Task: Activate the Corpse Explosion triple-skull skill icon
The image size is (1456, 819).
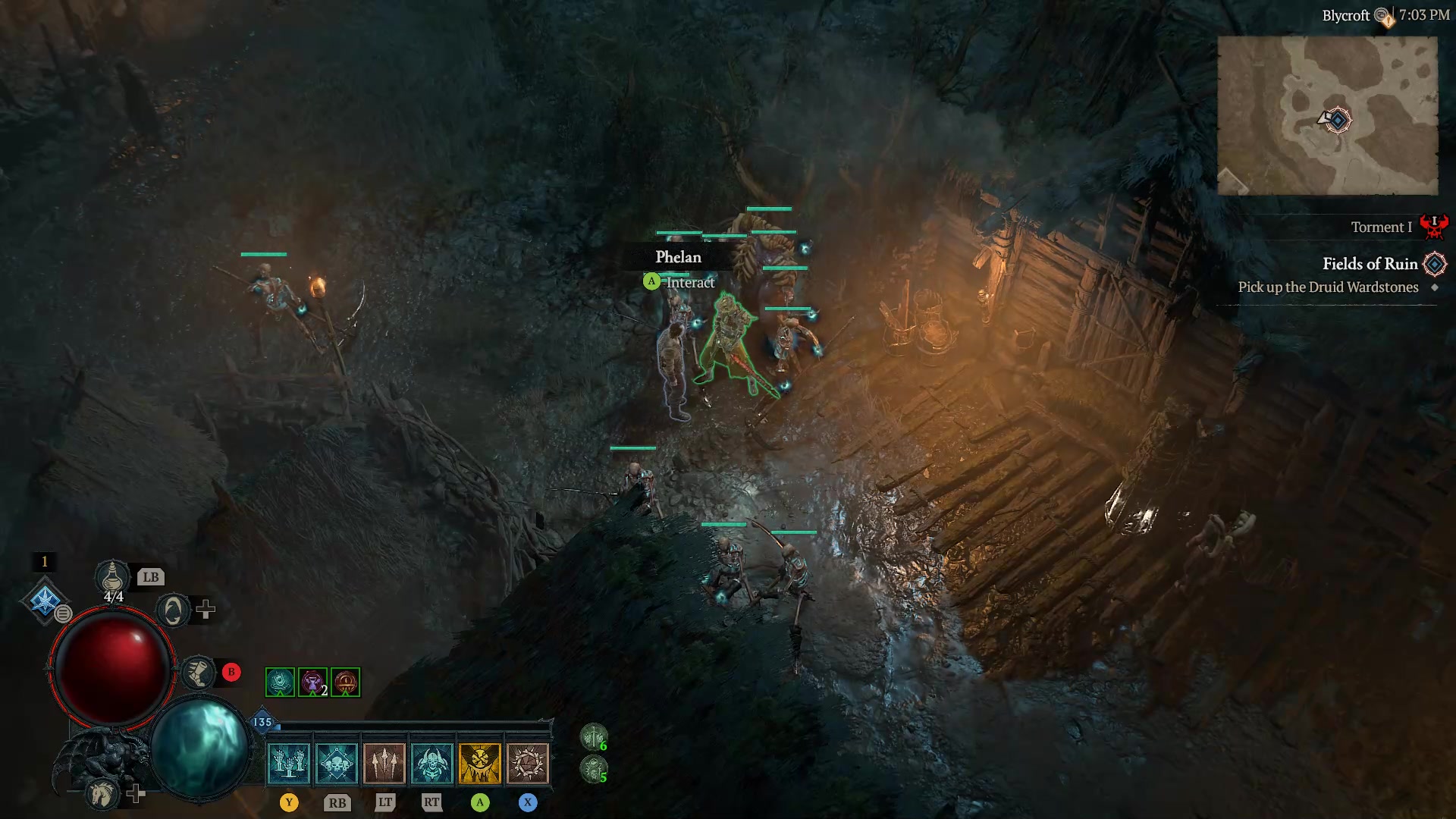Action: click(337, 762)
